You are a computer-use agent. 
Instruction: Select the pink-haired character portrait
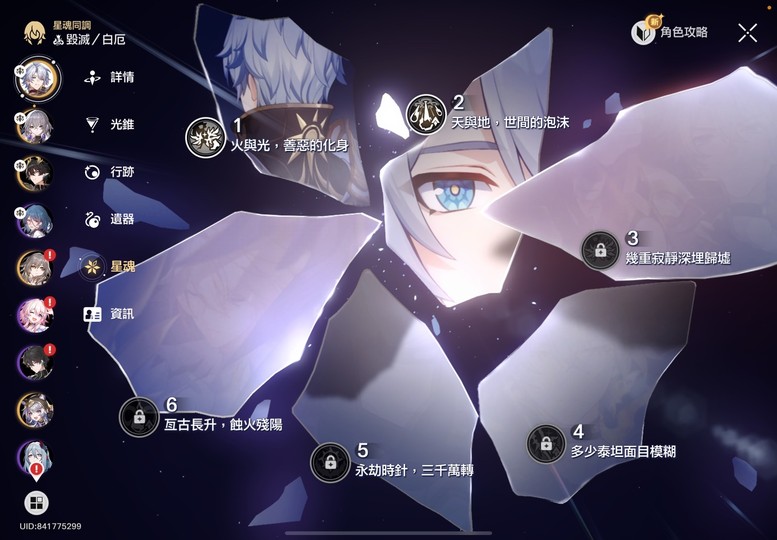point(34,314)
